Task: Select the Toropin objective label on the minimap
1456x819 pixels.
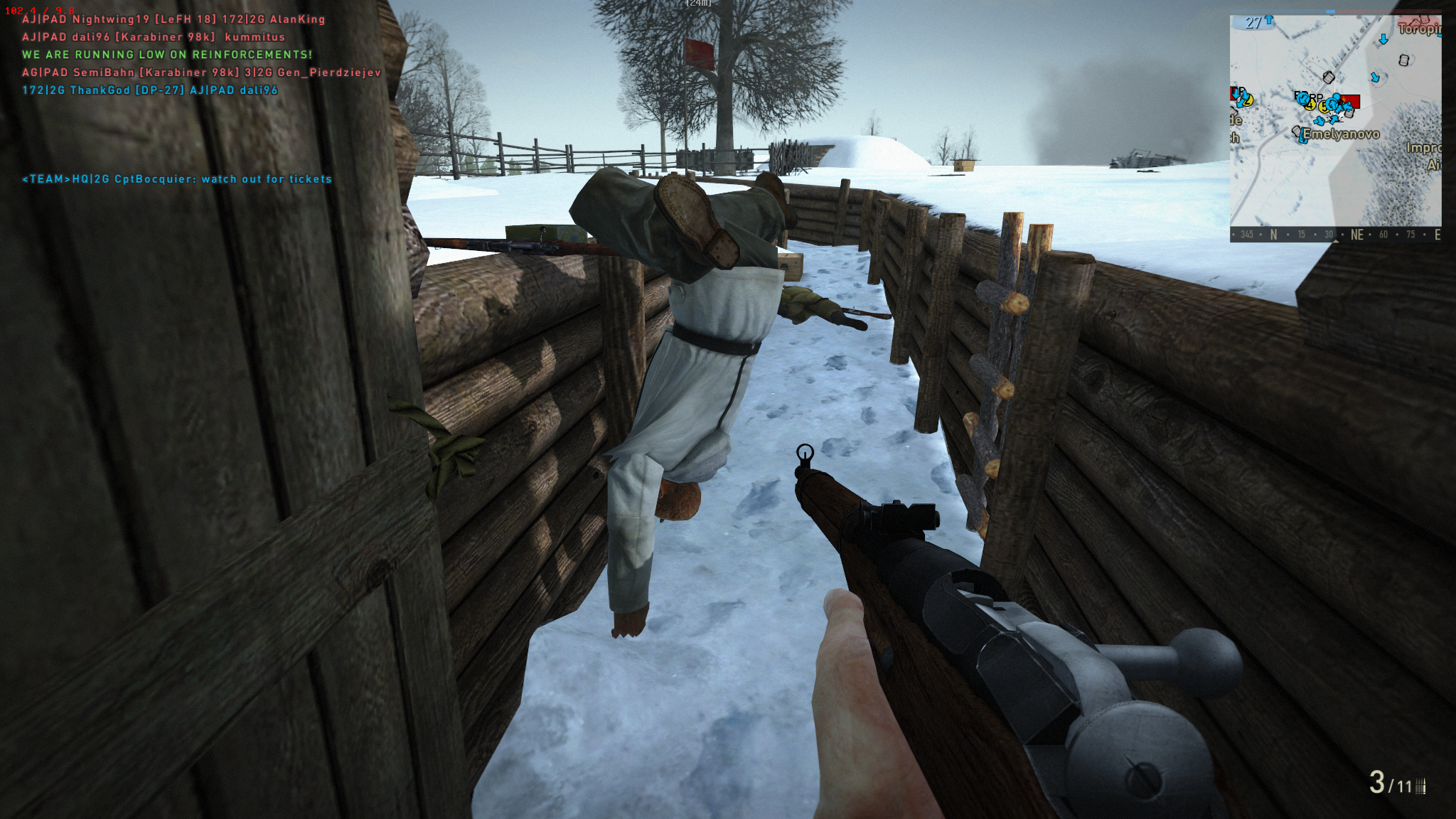Action: click(x=1418, y=28)
